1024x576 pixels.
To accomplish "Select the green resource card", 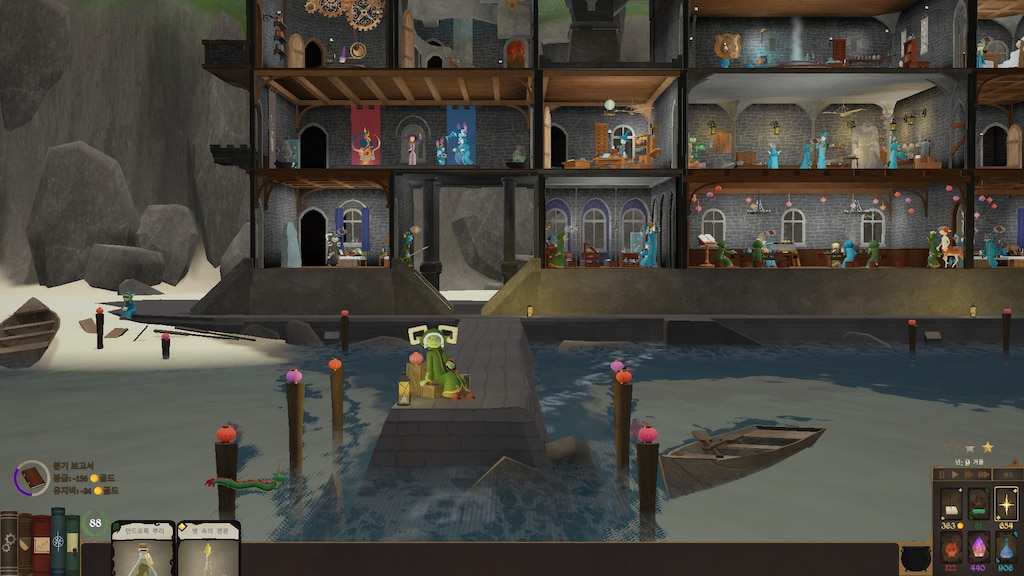I will click(978, 504).
